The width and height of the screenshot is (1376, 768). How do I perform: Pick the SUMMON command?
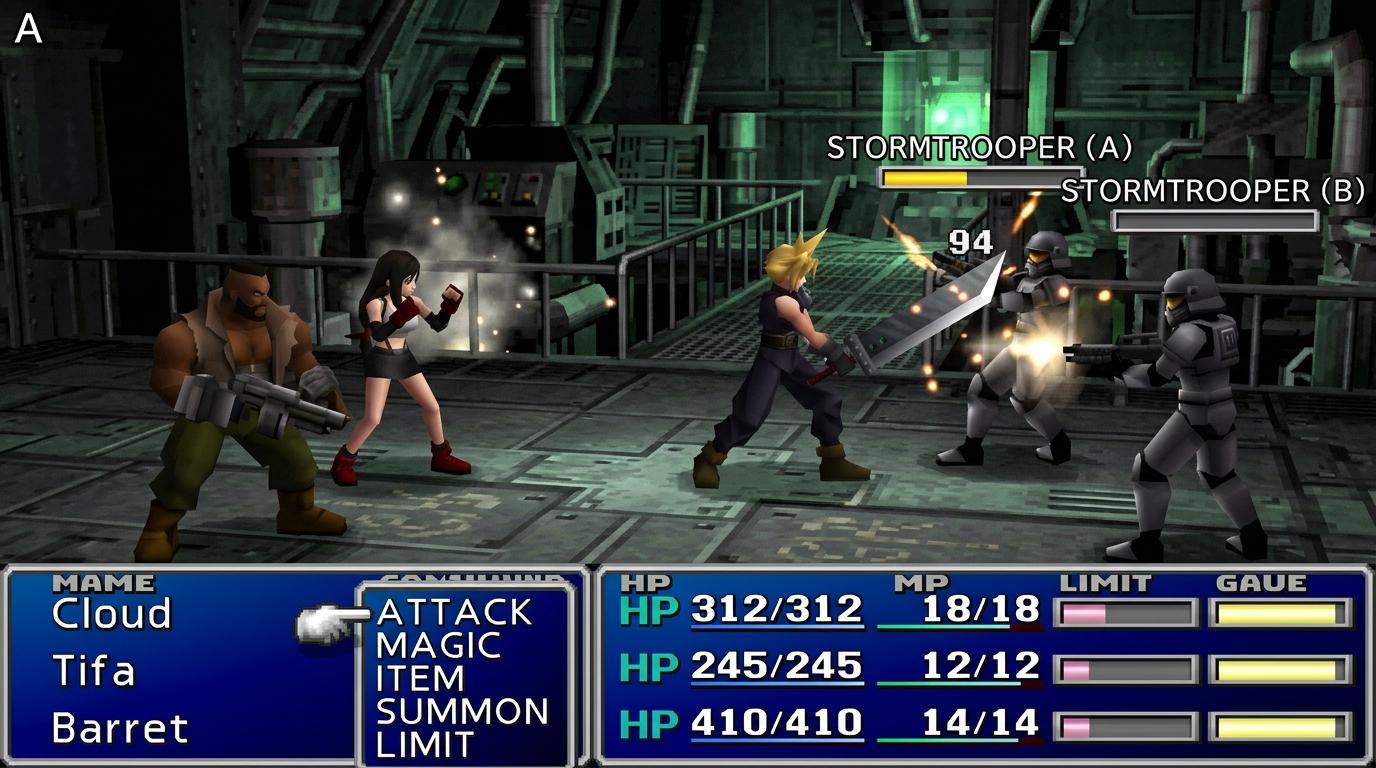pyautogui.click(x=462, y=712)
